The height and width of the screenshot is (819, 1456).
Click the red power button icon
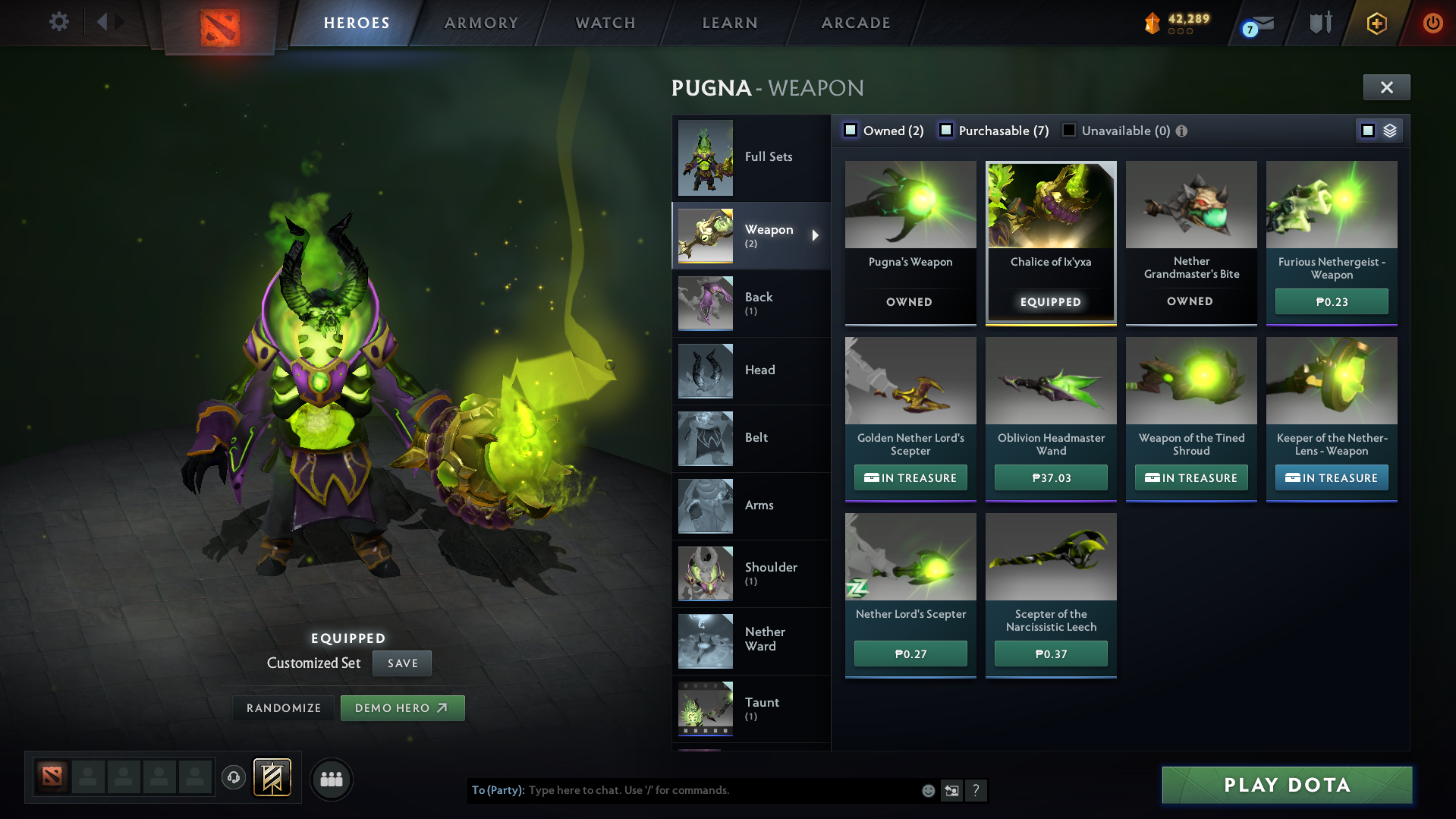1433,23
